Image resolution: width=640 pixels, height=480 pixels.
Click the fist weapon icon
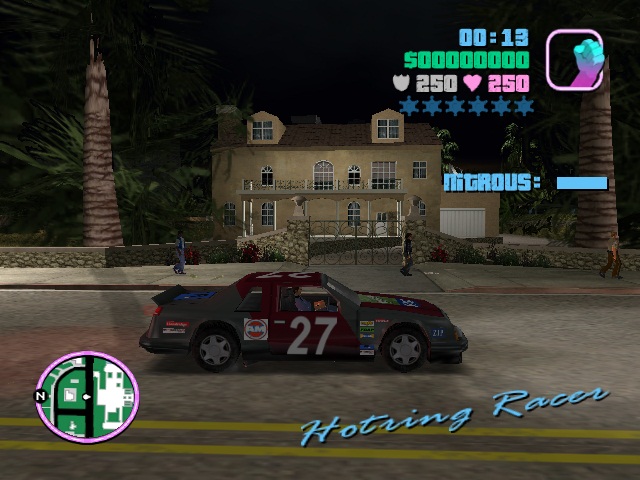tap(574, 59)
